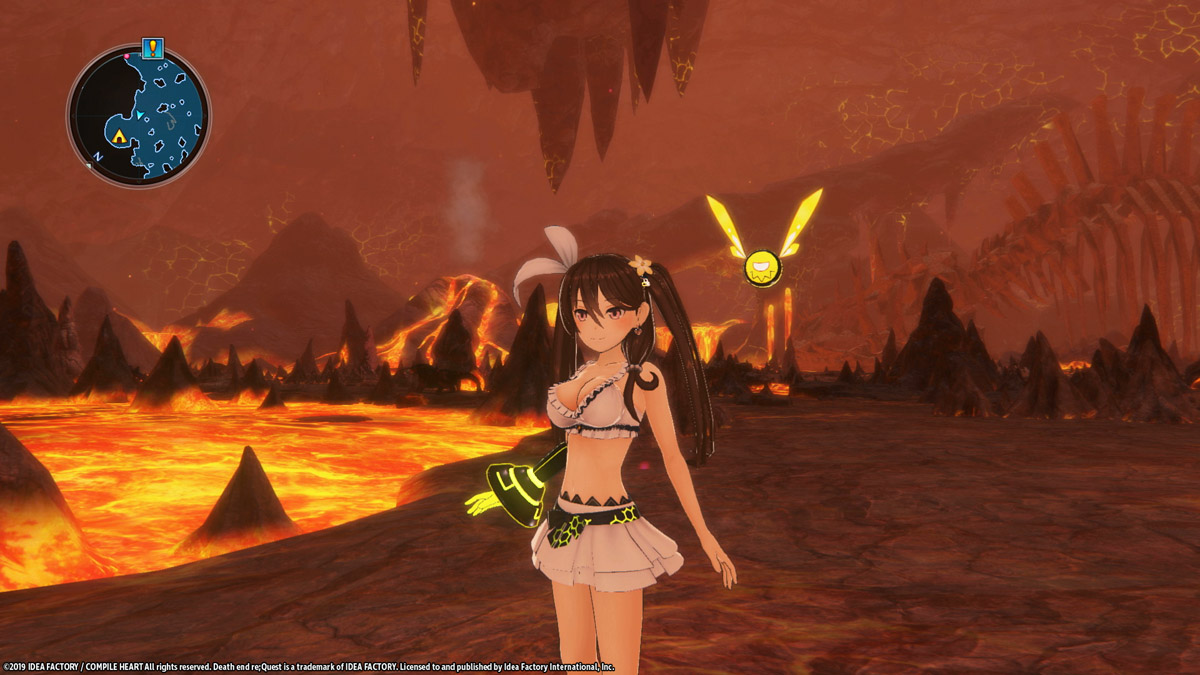Open the circular minimap

point(139,116)
